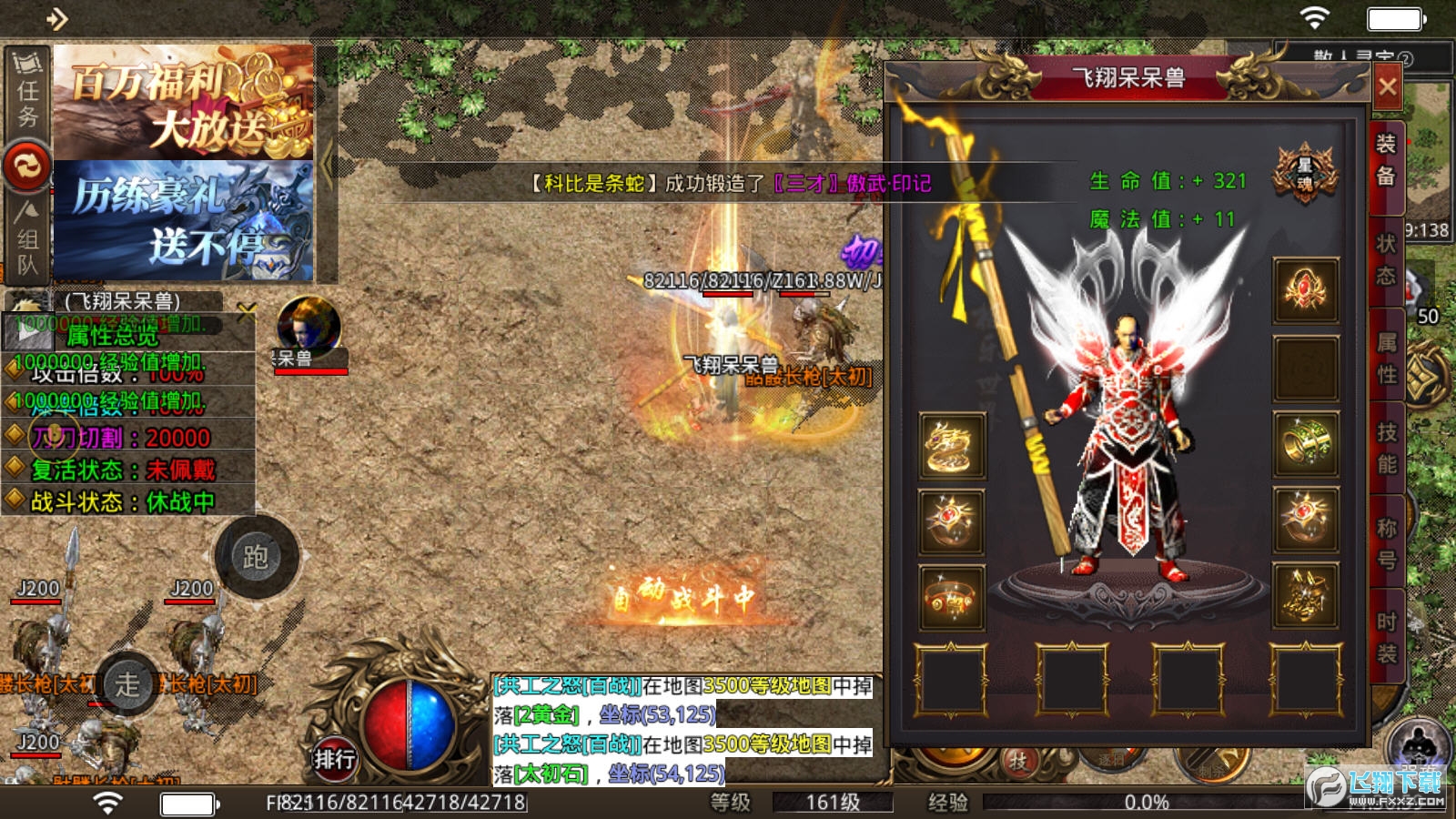Open the 状态 status tab

point(1386,259)
